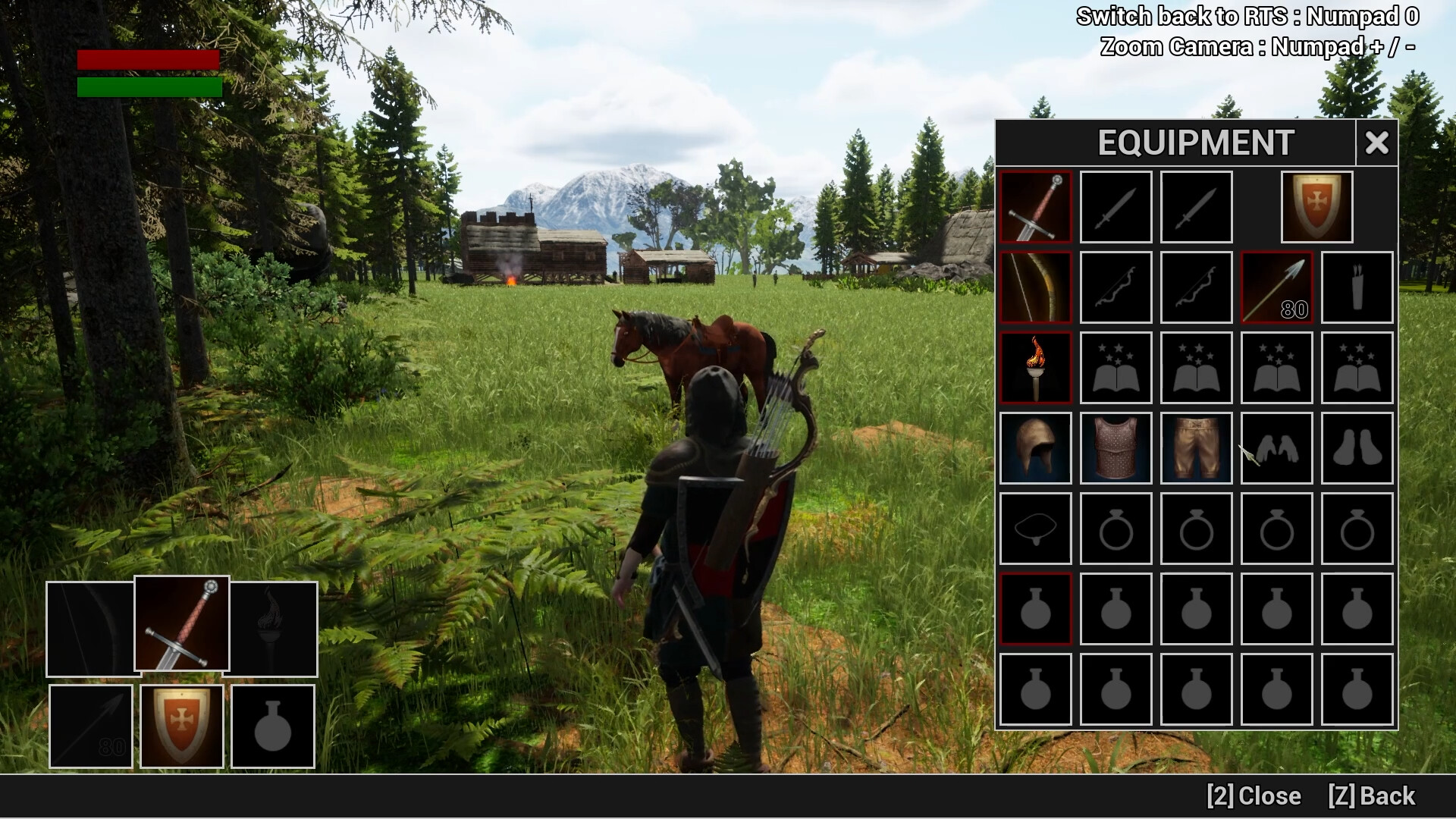
Task: Click the equipped red cross shield
Action: point(1316,206)
